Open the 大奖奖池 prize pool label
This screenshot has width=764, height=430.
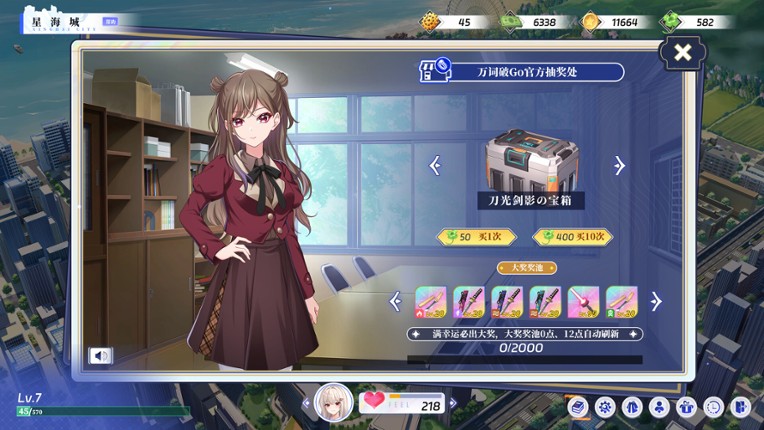coord(527,268)
